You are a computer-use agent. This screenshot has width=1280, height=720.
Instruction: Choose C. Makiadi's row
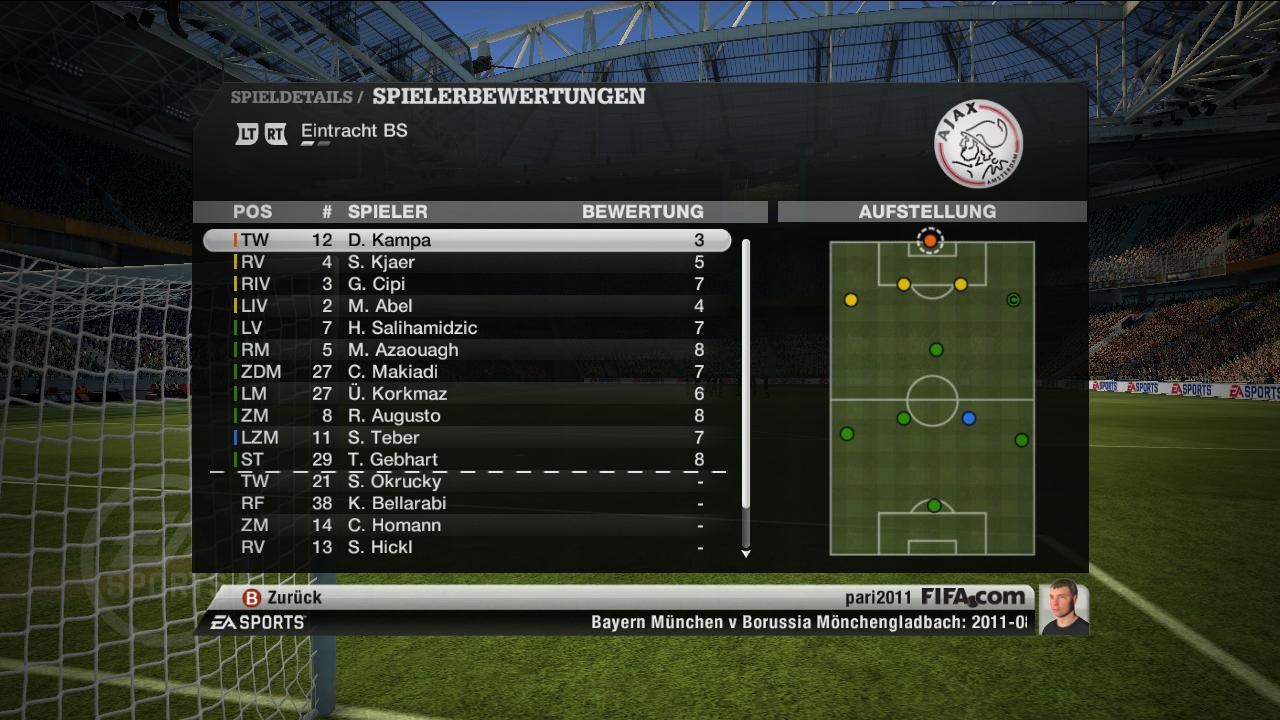[x=467, y=372]
